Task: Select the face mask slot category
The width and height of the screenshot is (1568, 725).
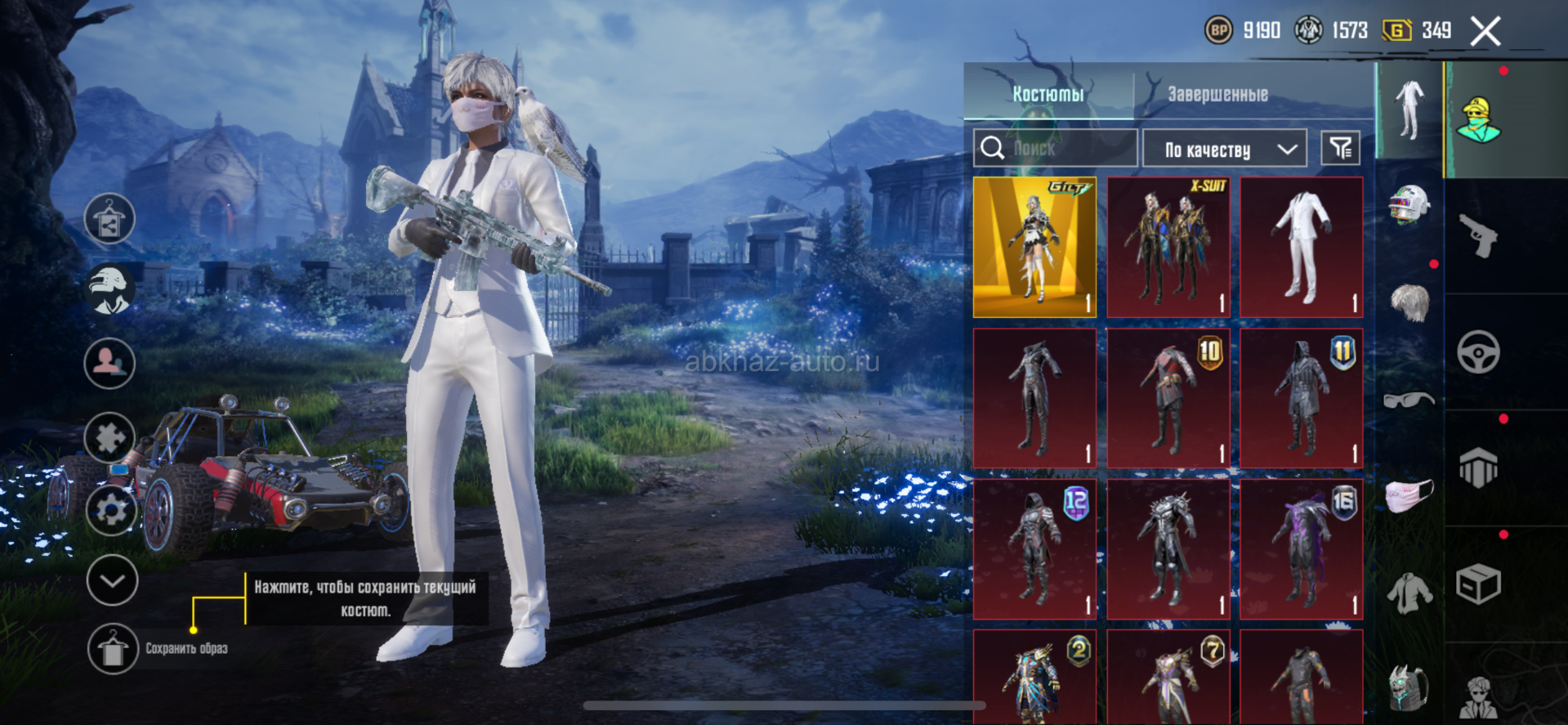Action: point(1409,495)
